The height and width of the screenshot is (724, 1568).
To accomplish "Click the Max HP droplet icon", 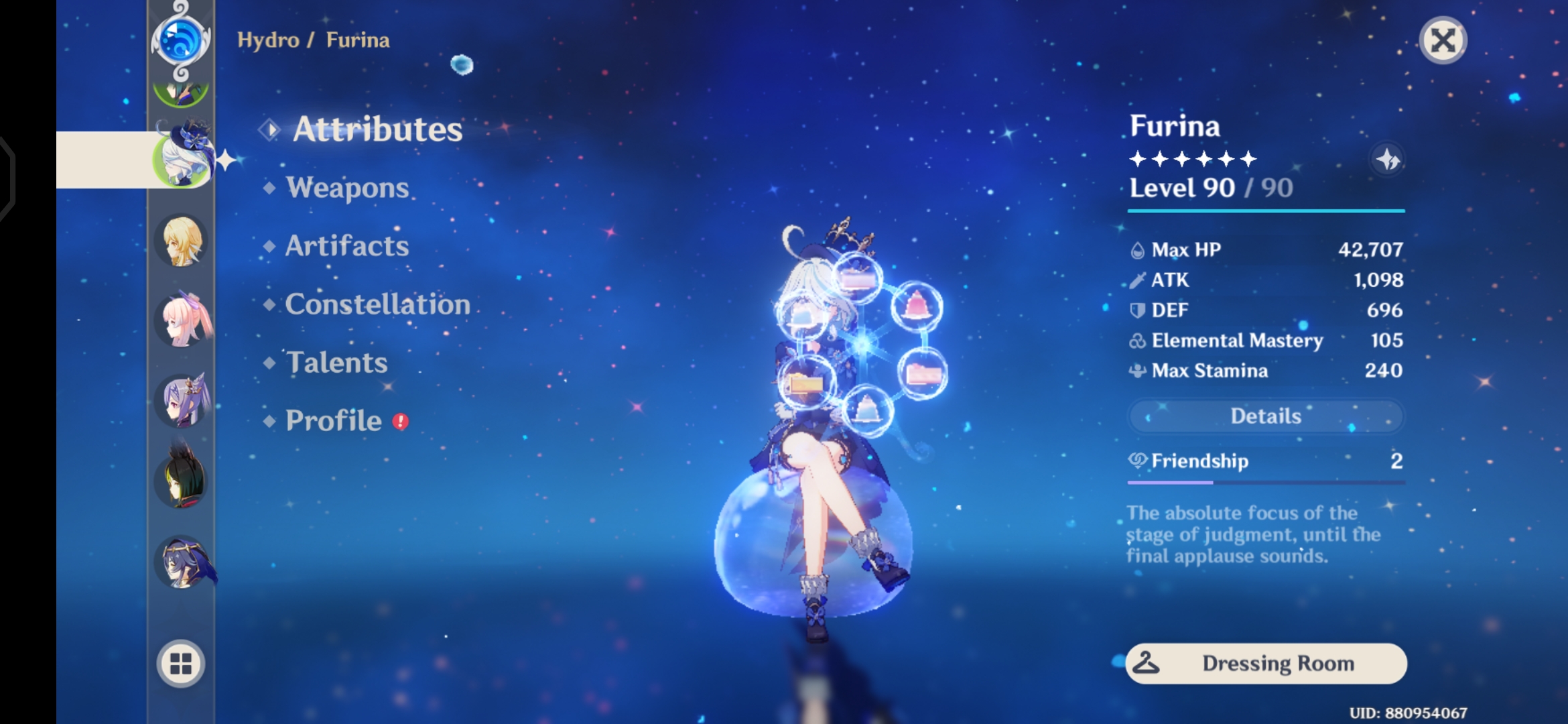I will [x=1138, y=249].
